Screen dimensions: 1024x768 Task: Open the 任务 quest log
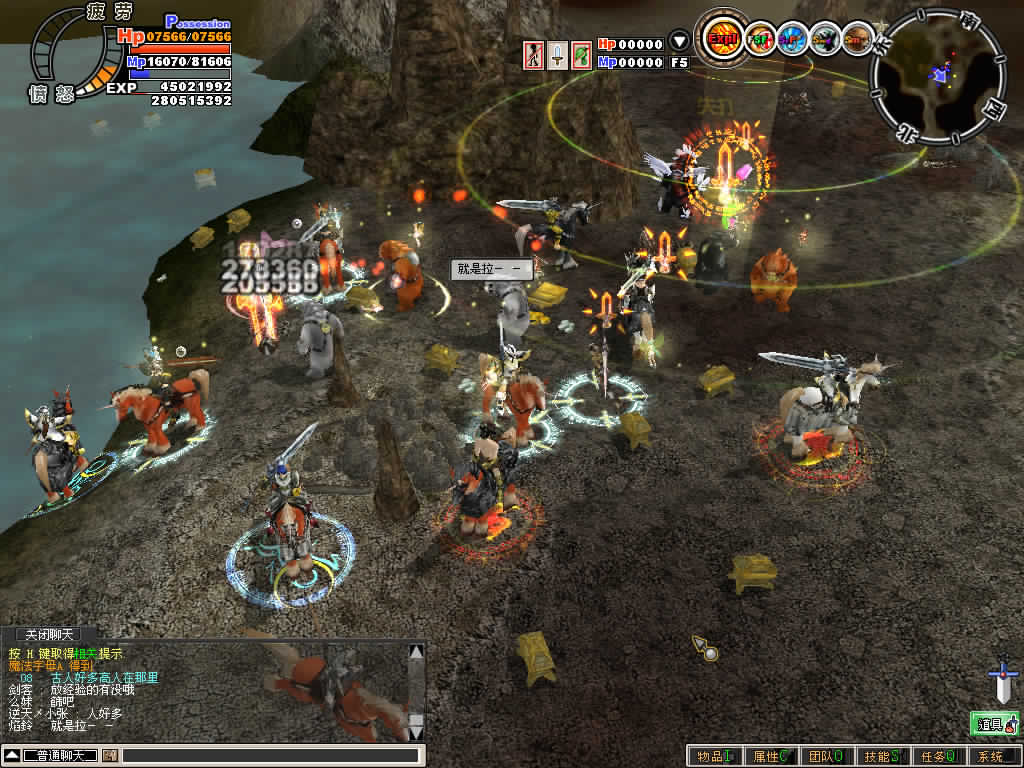(937, 757)
